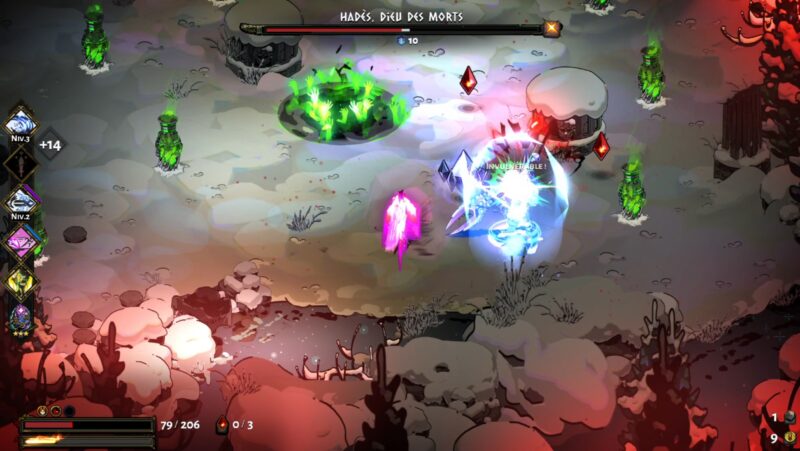The image size is (800, 451).
Task: Expand the +14 additional boons badge
Action: pyautogui.click(x=50, y=145)
